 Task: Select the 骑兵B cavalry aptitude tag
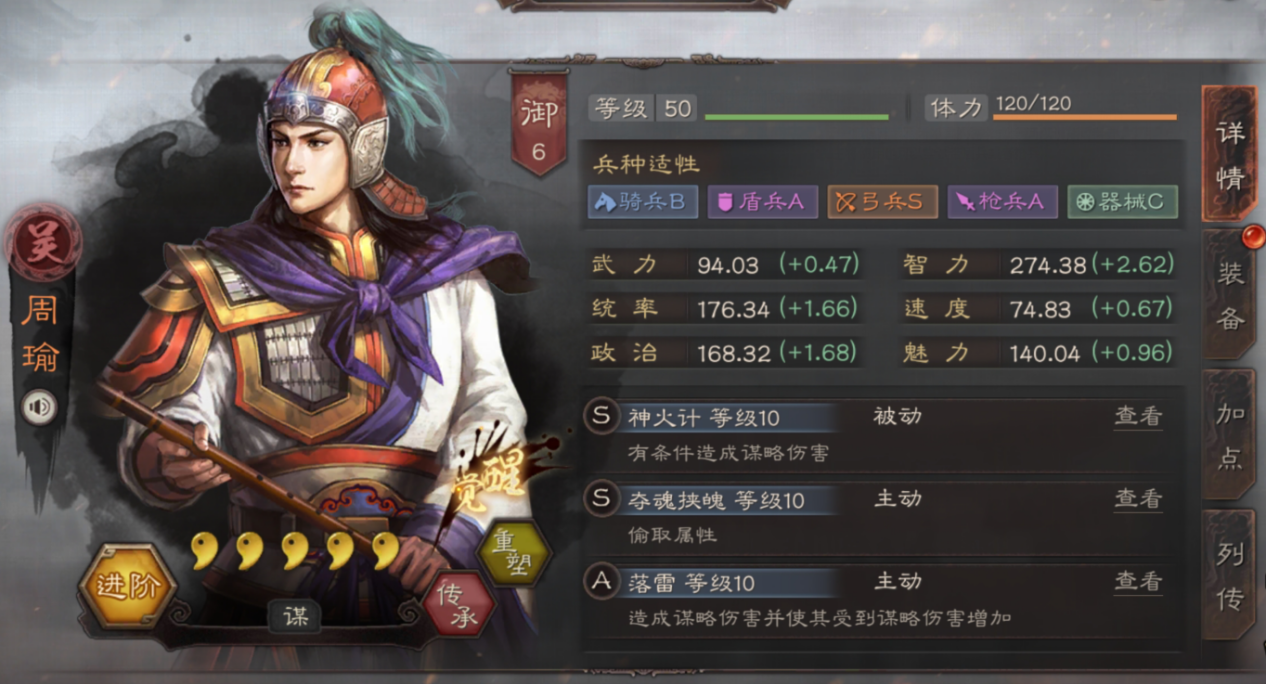(642, 202)
